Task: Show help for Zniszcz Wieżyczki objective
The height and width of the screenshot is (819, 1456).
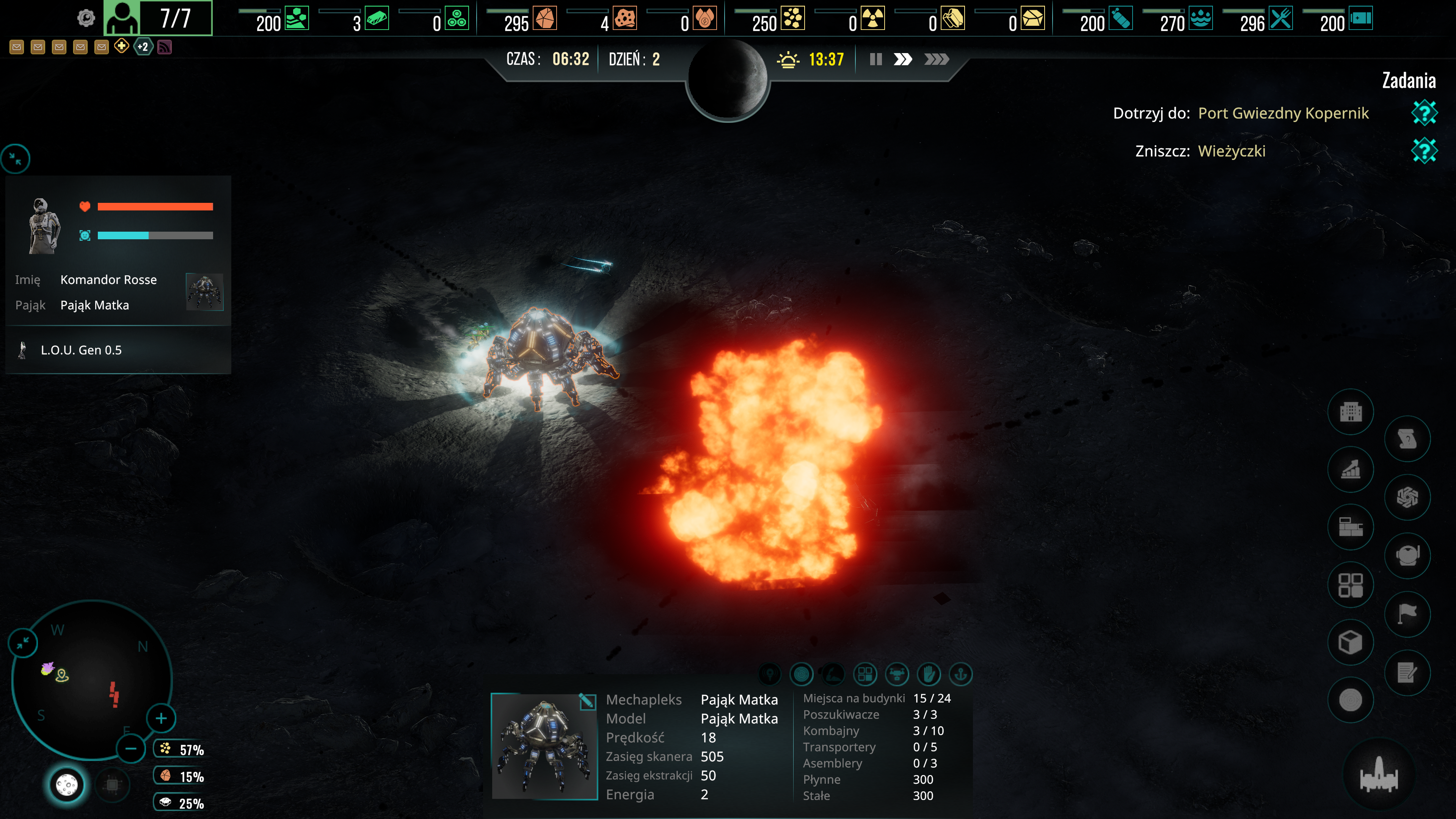Action: (1424, 151)
